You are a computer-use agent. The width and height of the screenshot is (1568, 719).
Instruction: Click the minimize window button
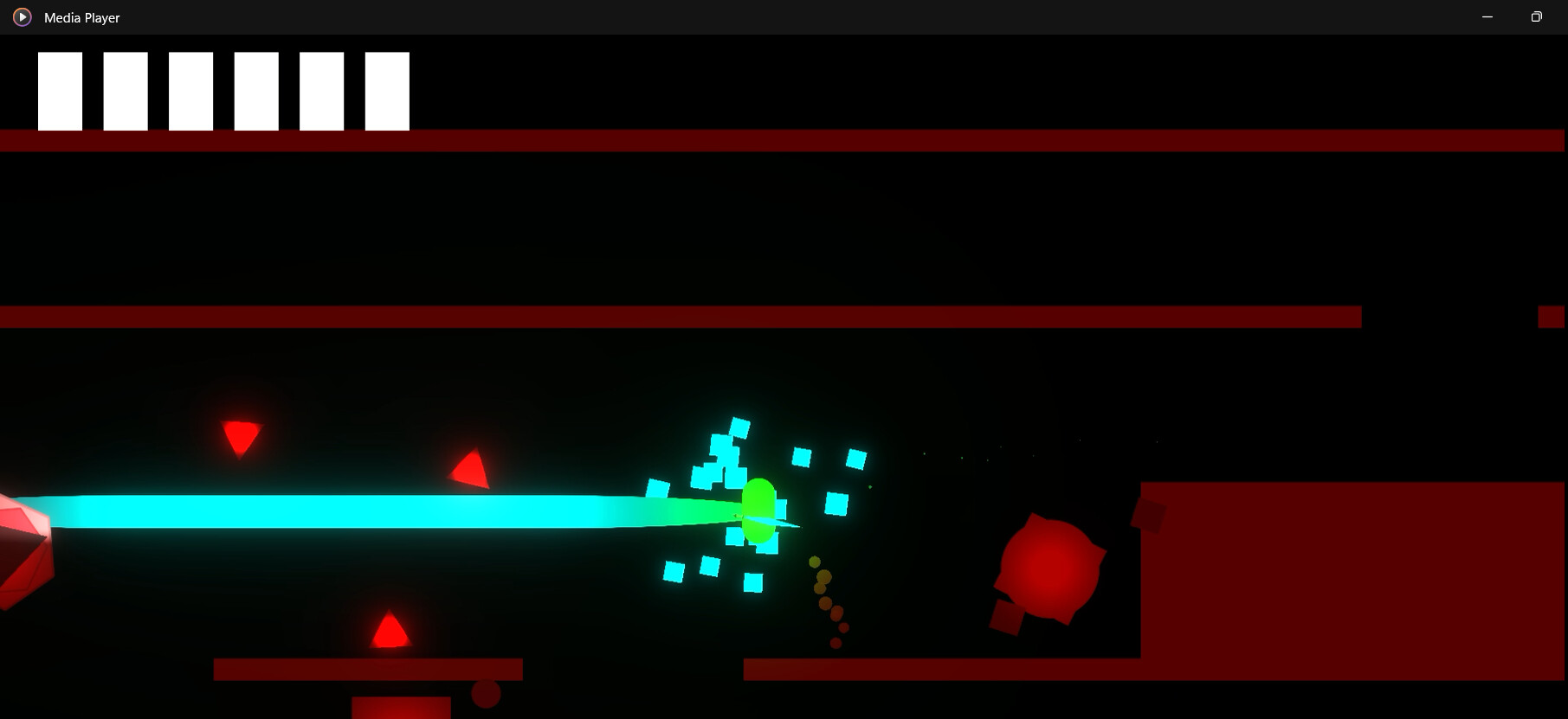[1487, 16]
